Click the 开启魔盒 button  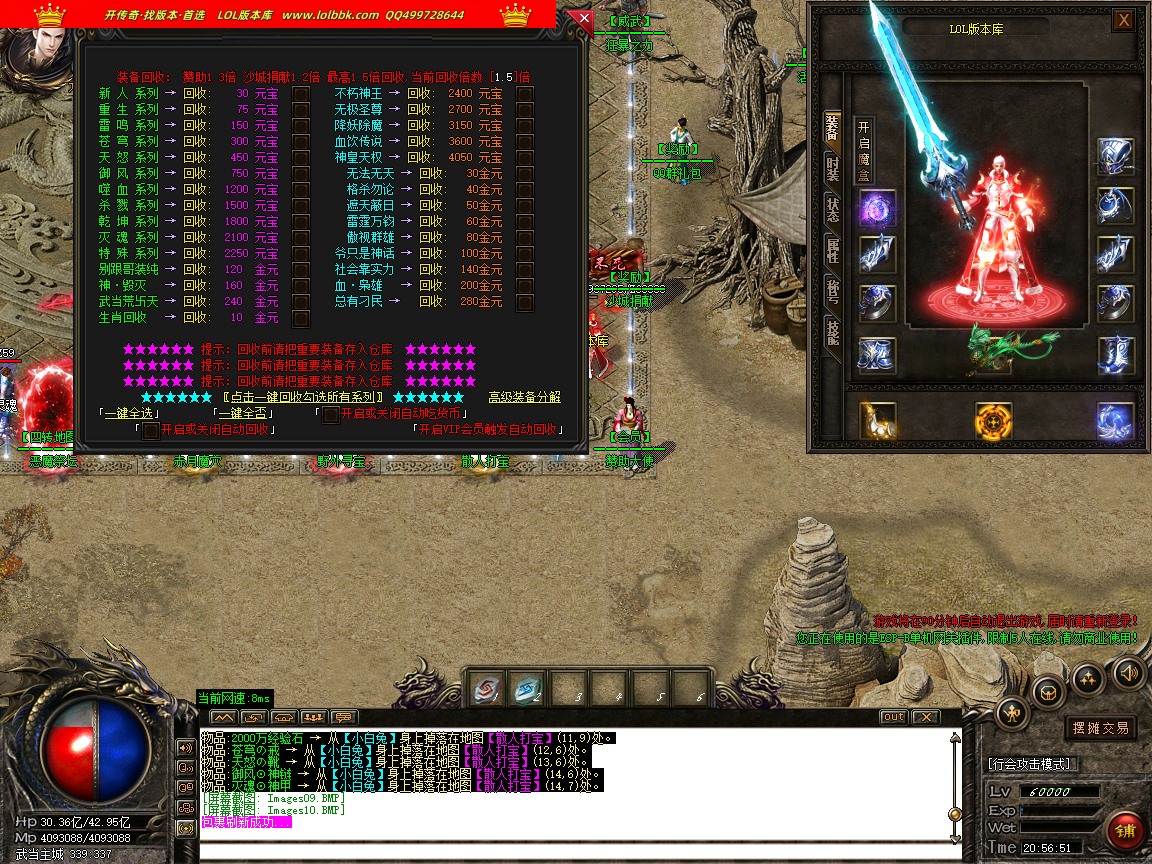coord(865,150)
